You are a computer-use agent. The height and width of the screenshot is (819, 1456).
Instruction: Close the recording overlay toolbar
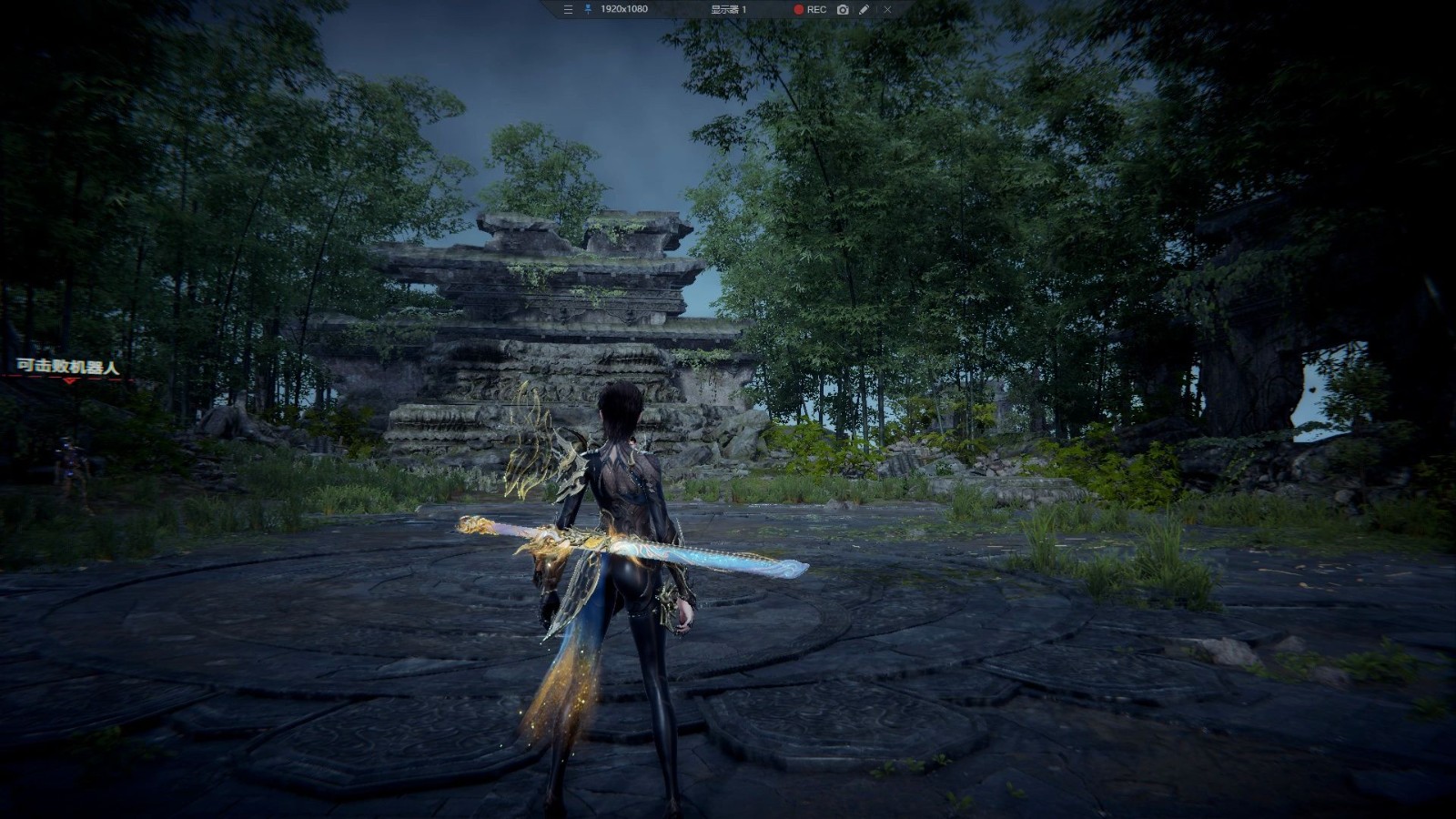point(887,9)
